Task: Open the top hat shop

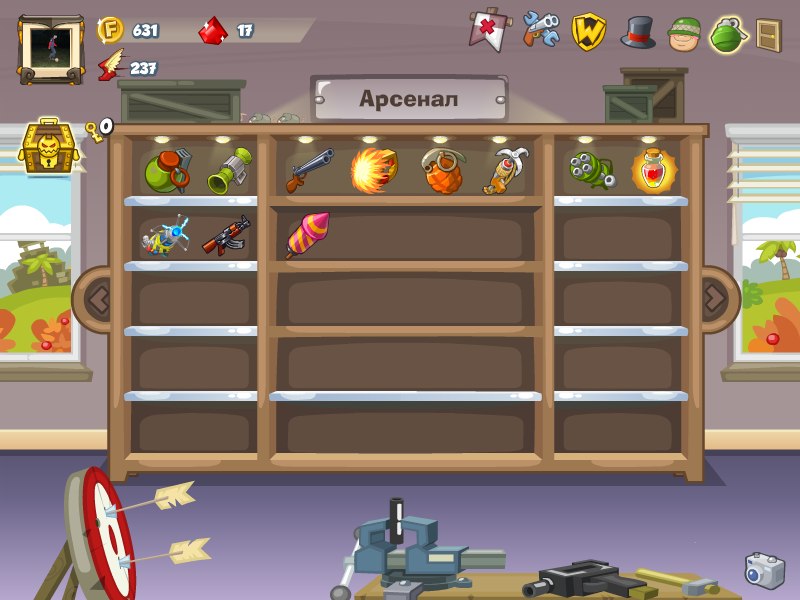Action: coord(638,32)
